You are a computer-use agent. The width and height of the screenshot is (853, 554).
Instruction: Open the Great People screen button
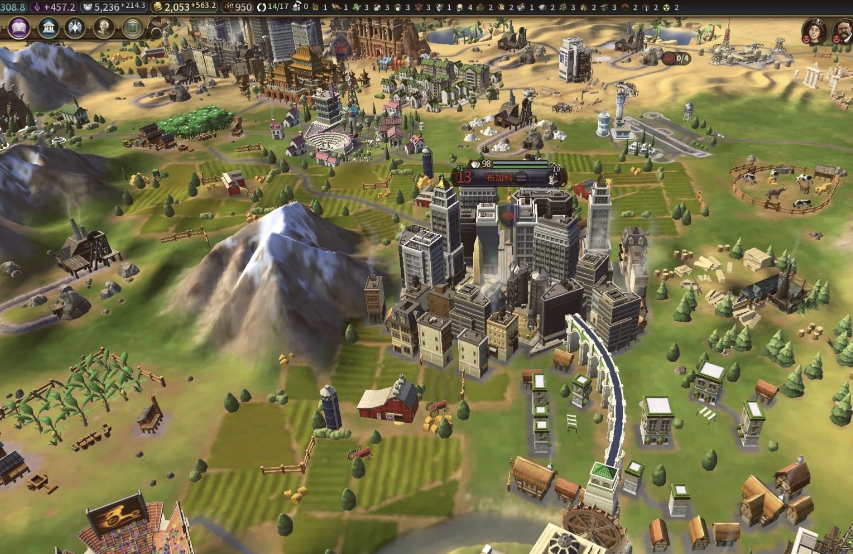104,29
